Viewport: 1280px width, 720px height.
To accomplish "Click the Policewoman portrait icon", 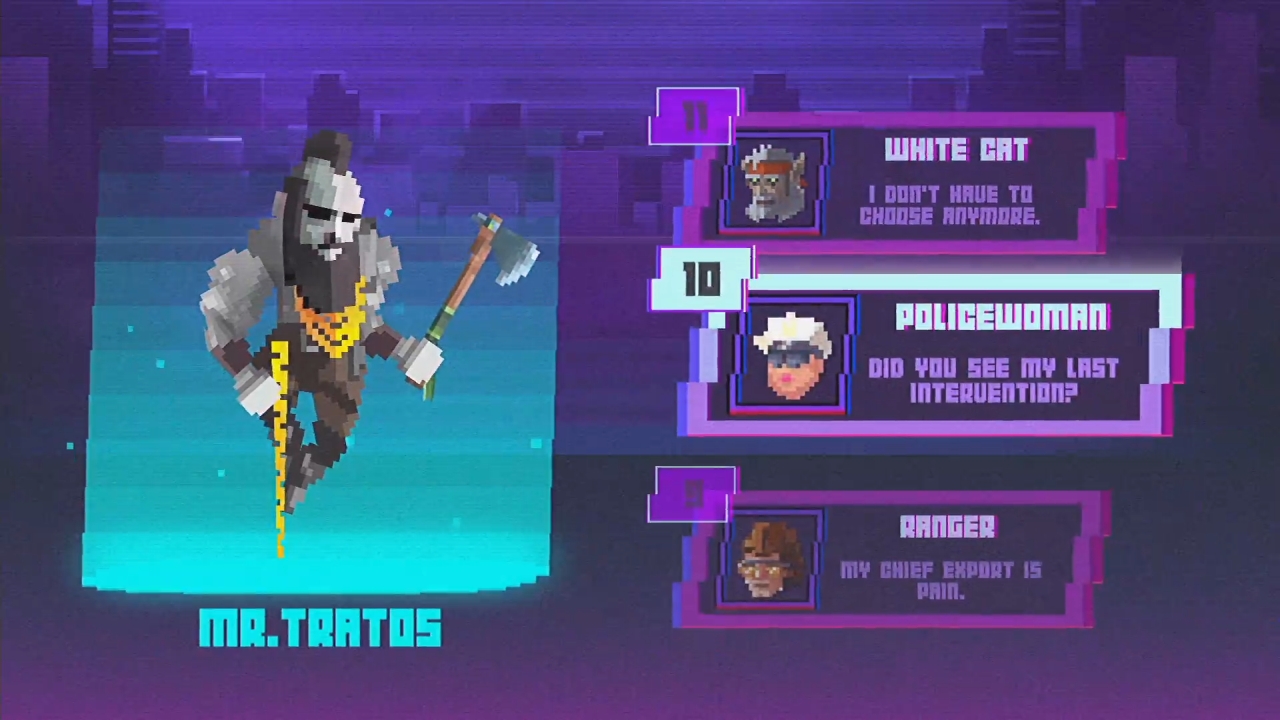I will tap(790, 360).
